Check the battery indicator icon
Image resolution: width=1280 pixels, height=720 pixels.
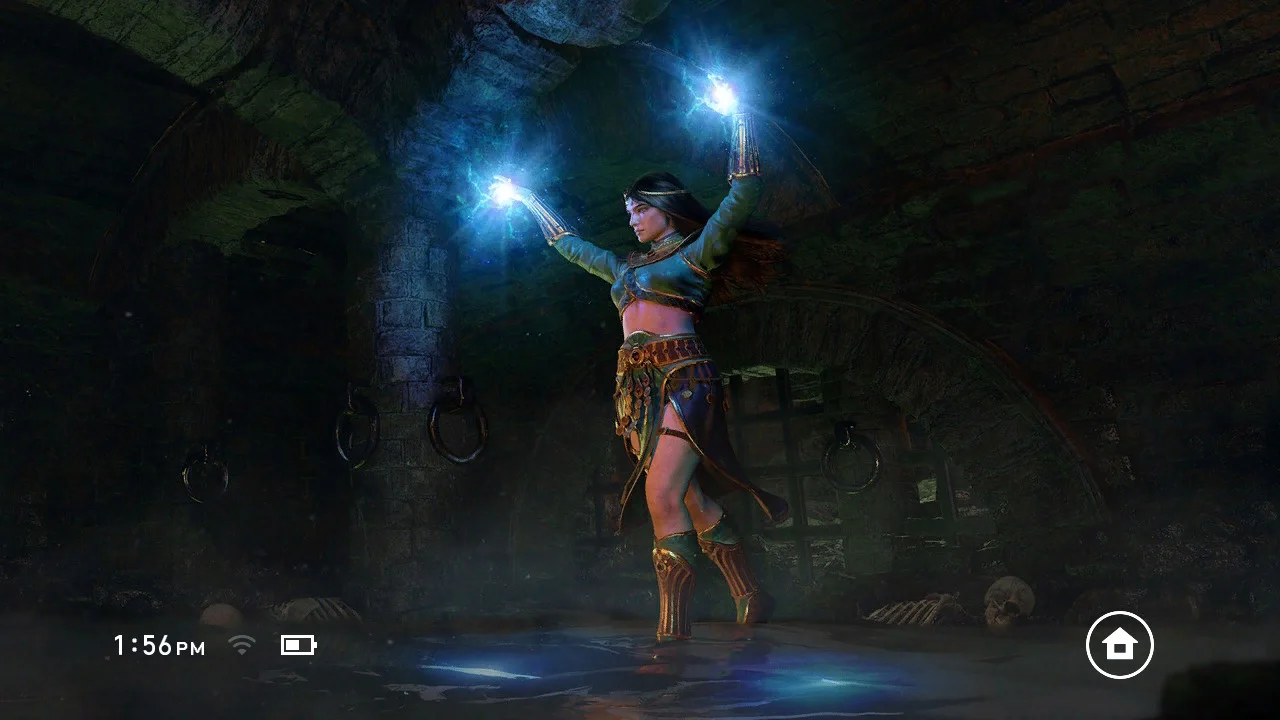(x=298, y=645)
